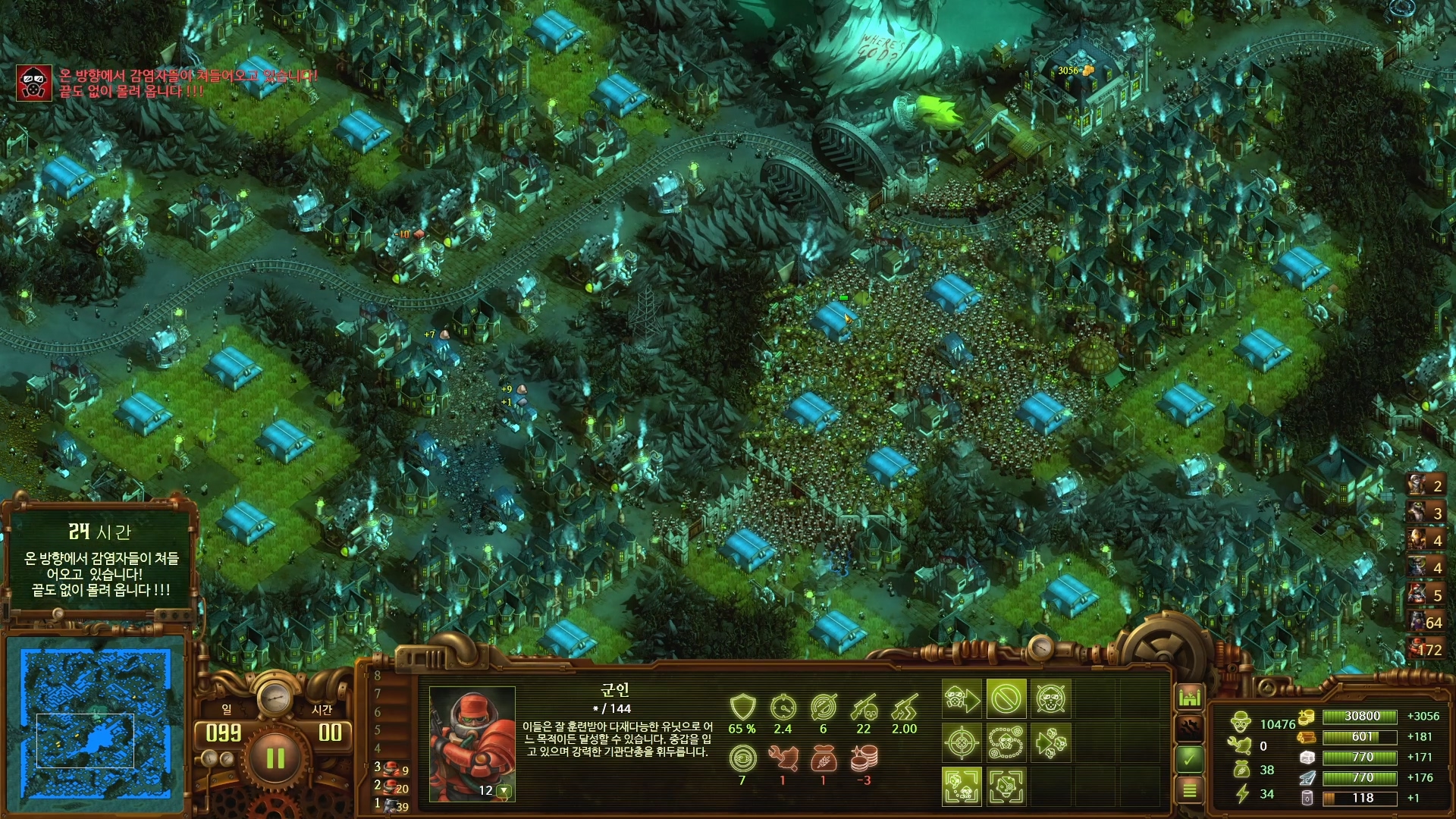Viewport: 1456px width, 819px height.
Task: Toggle the zombie head in brackets command
Action: coord(1006,786)
